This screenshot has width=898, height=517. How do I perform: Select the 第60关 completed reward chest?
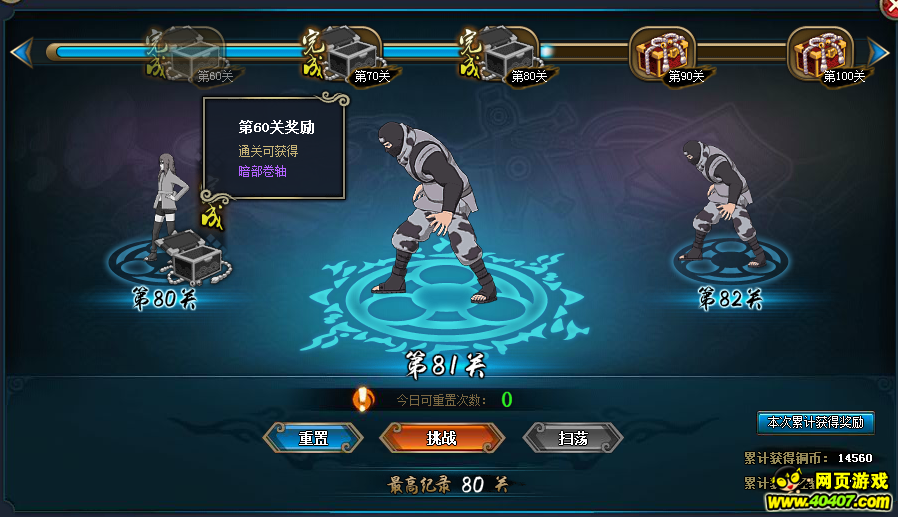click(192, 54)
